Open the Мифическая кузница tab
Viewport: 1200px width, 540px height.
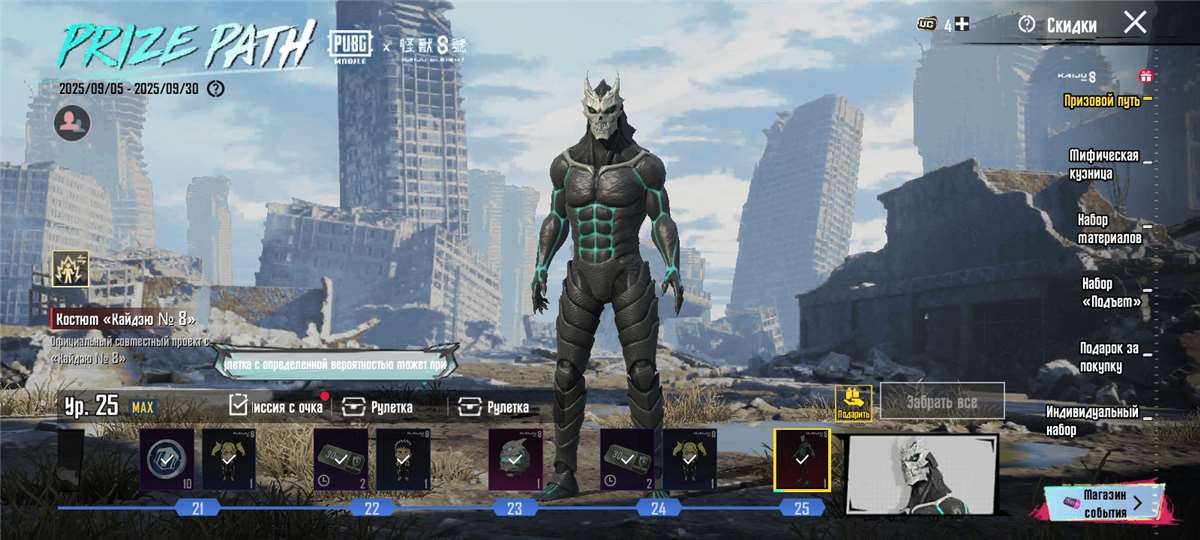point(1104,165)
